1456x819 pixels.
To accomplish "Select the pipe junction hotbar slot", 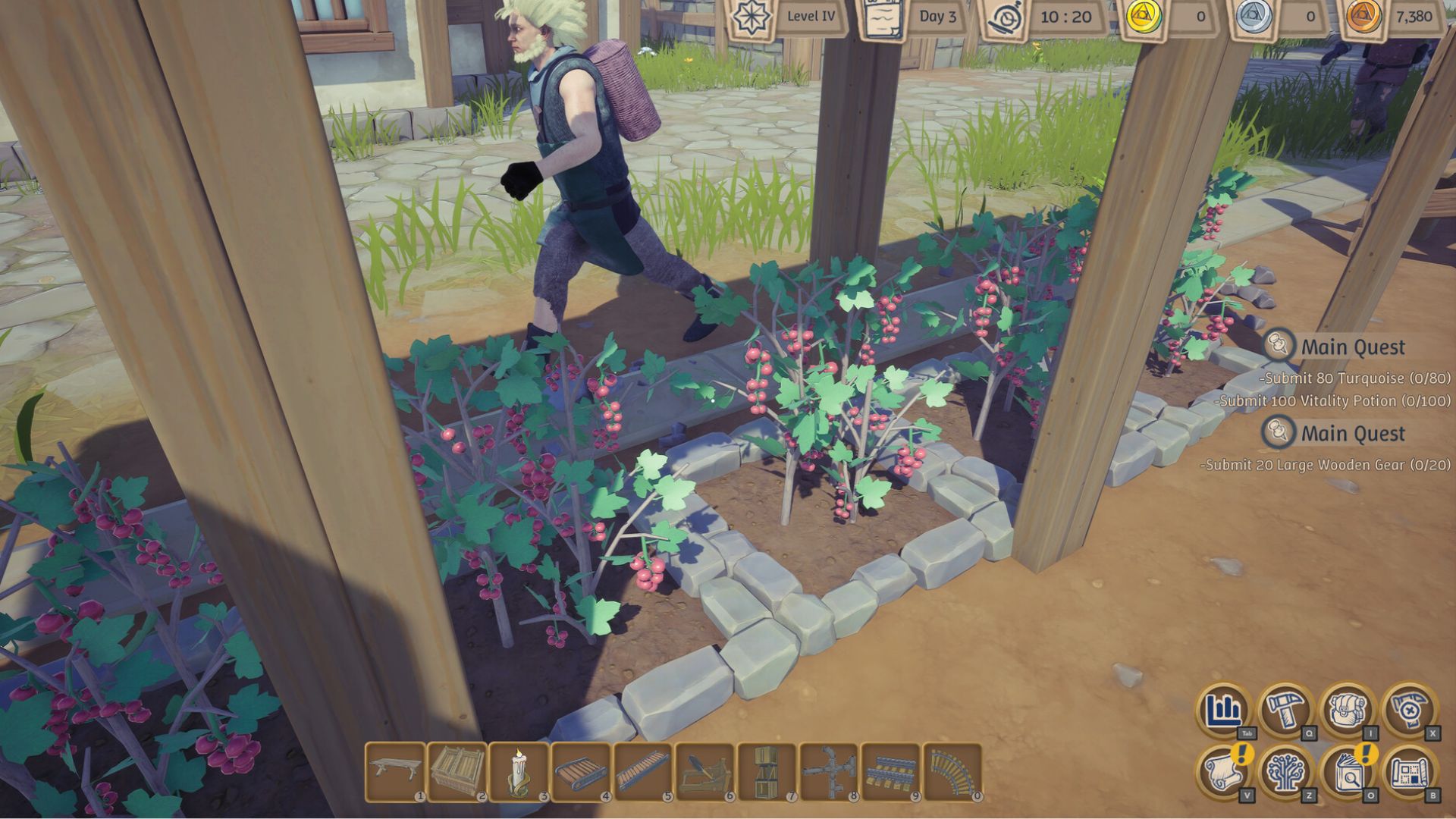I will point(829,771).
